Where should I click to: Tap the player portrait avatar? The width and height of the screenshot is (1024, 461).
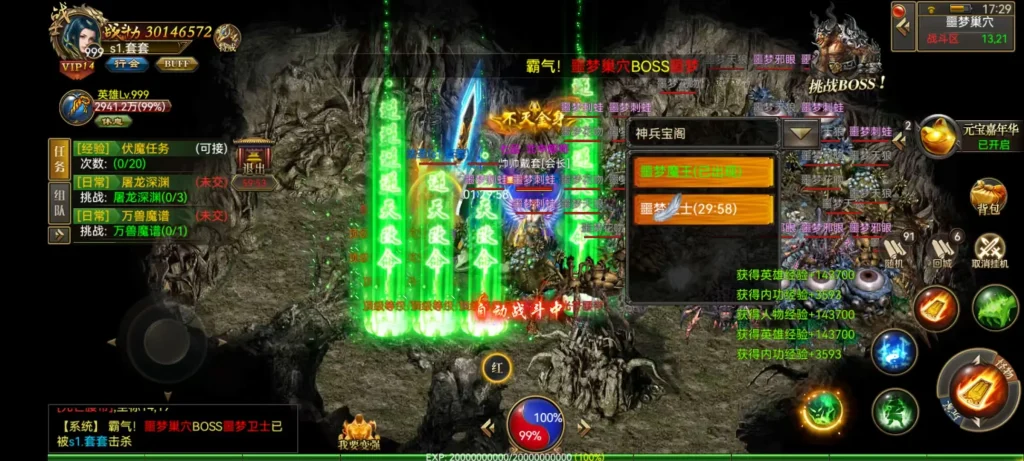click(81, 34)
